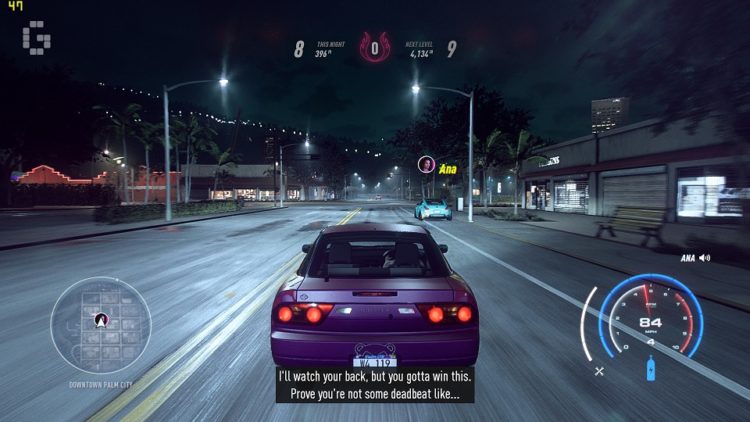Click the G logo watermark overlay
Image resolution: width=750 pixels, height=422 pixels.
[x=38, y=37]
